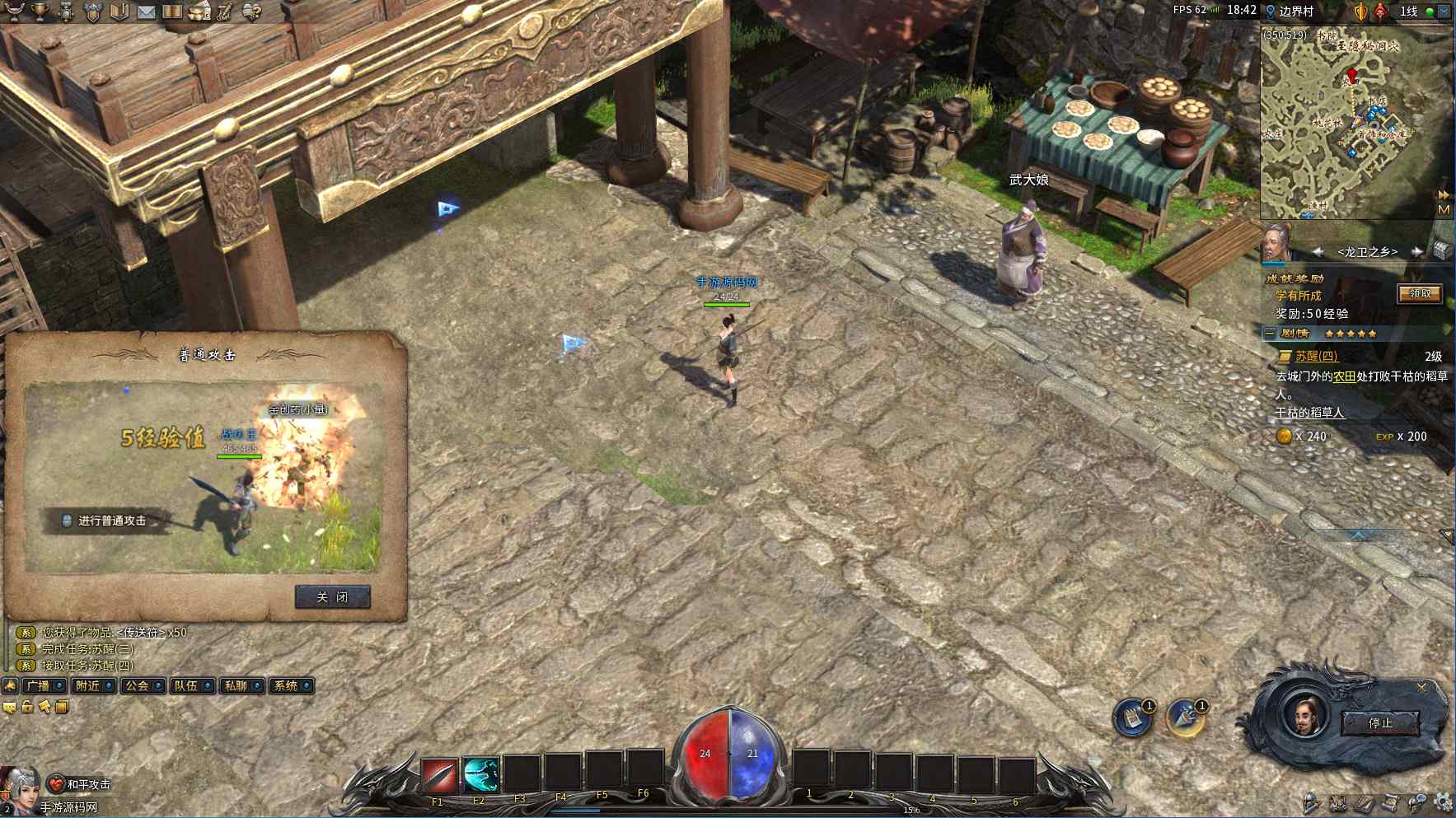Activate the red slash skill in F1
The image size is (1456, 818).
(439, 776)
